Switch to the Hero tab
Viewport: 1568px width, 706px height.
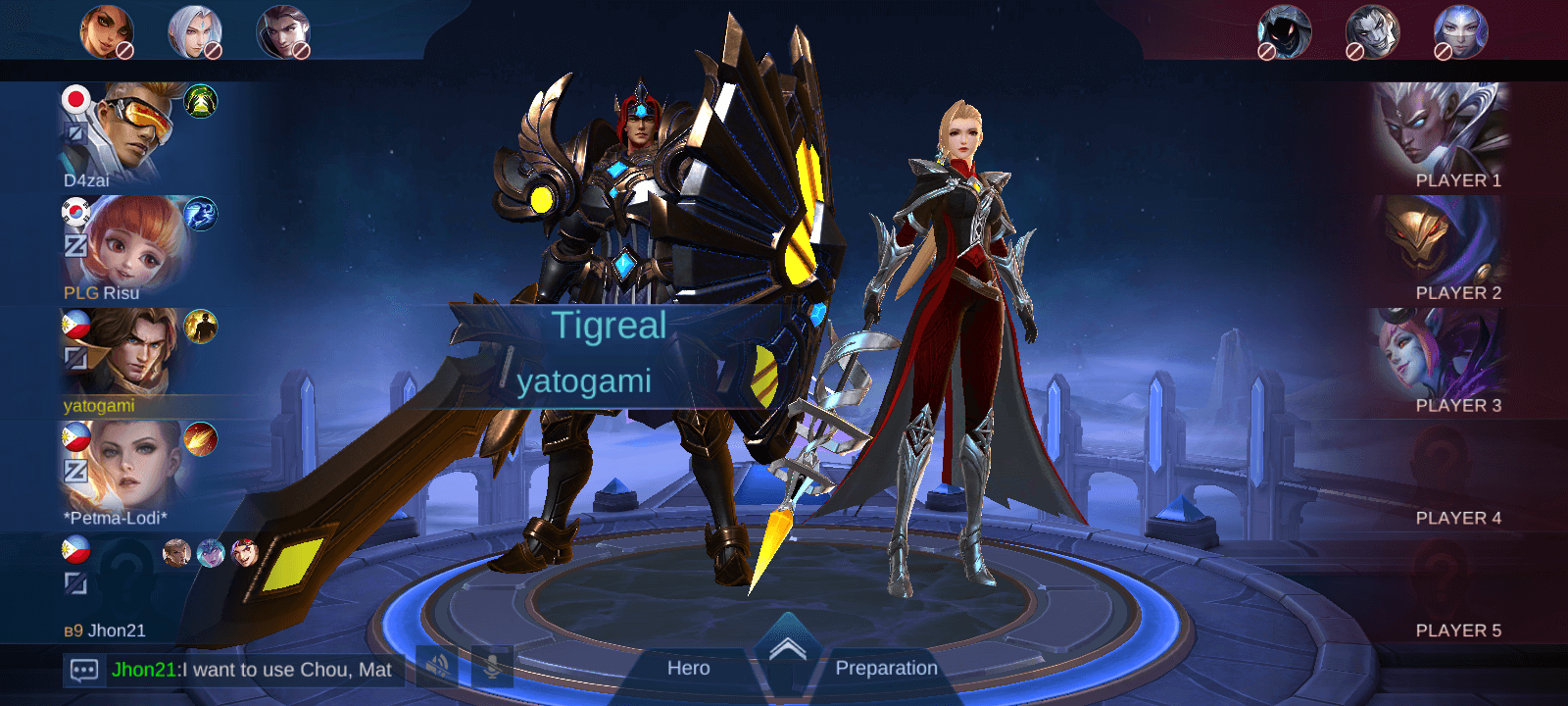point(688,669)
